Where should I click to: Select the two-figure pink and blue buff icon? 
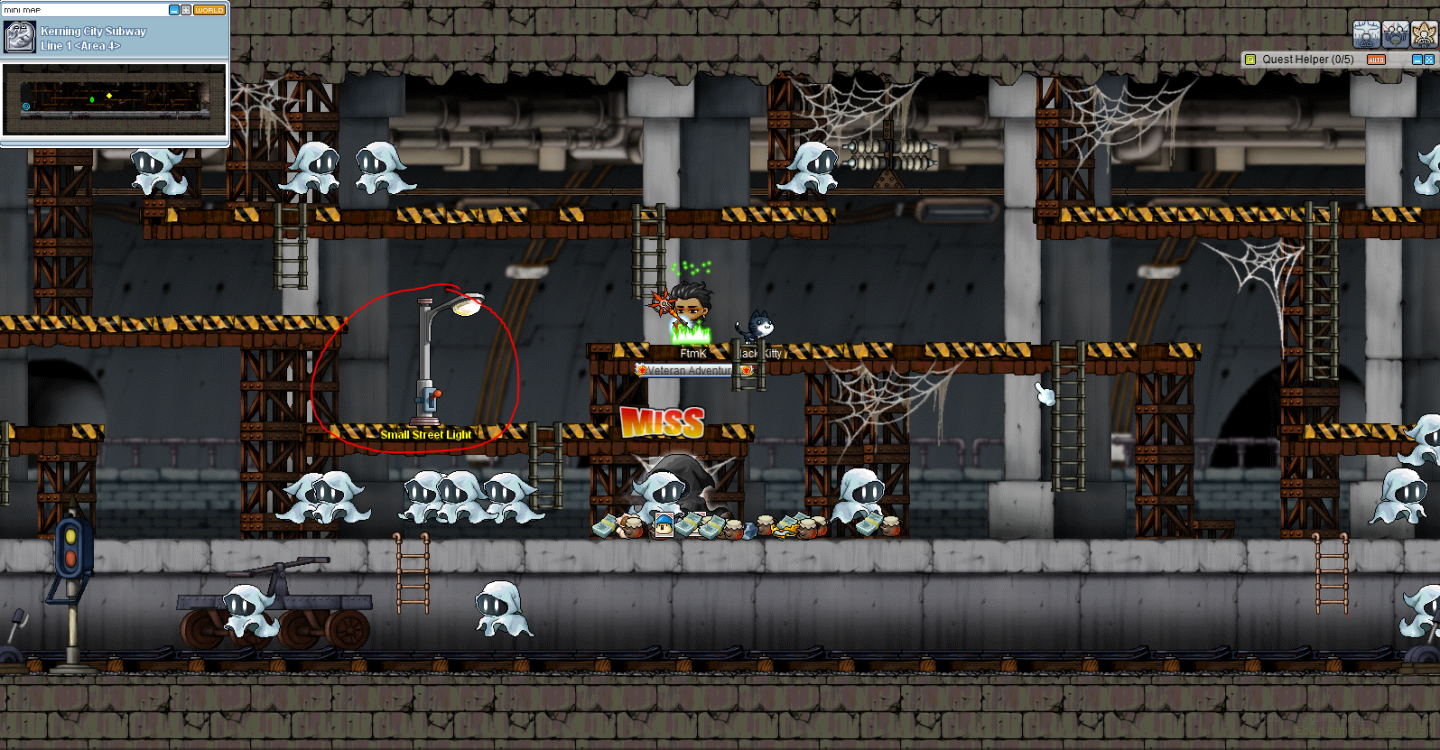(1396, 35)
